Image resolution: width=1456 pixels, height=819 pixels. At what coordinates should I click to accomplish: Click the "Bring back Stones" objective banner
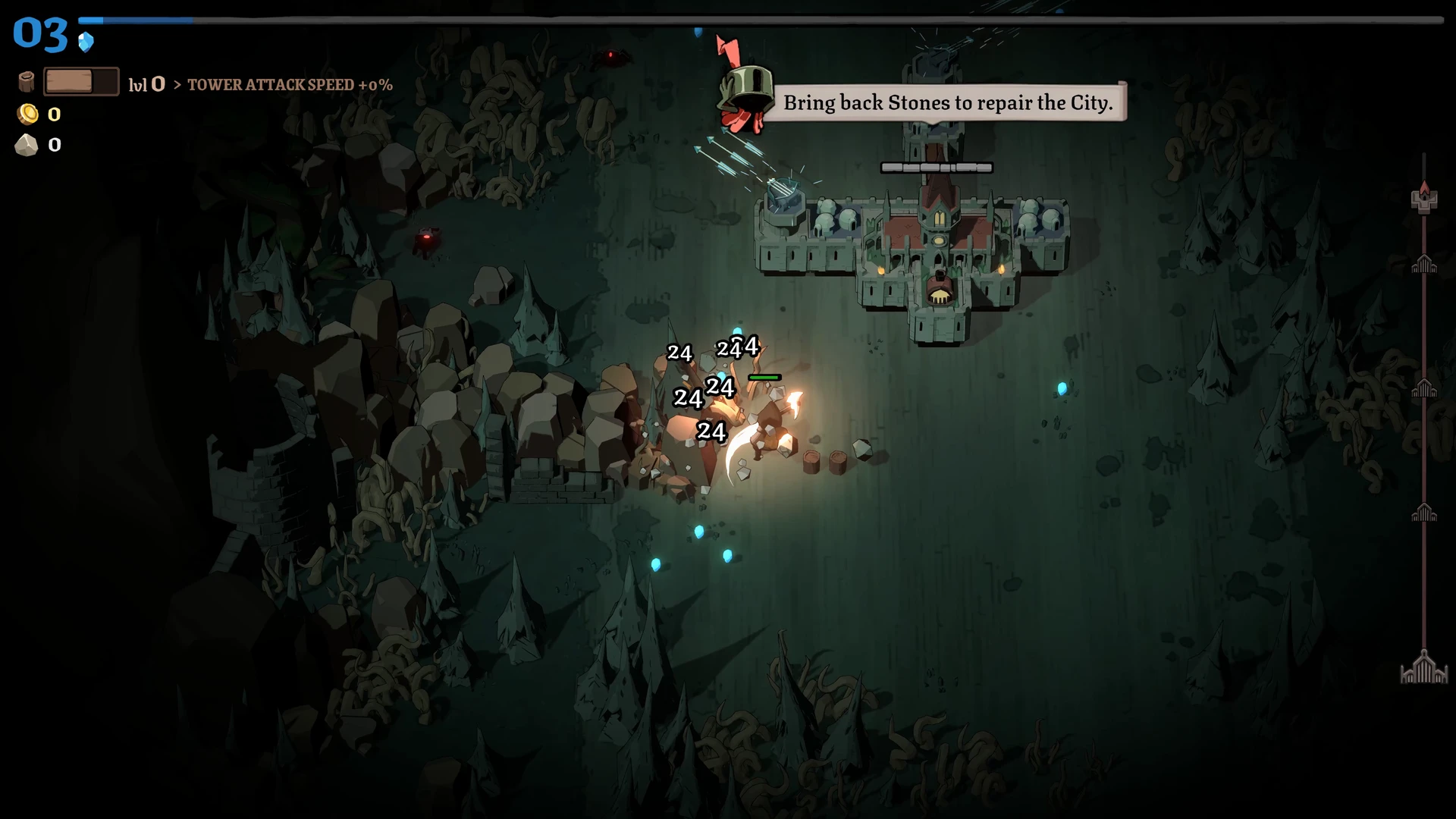click(946, 102)
